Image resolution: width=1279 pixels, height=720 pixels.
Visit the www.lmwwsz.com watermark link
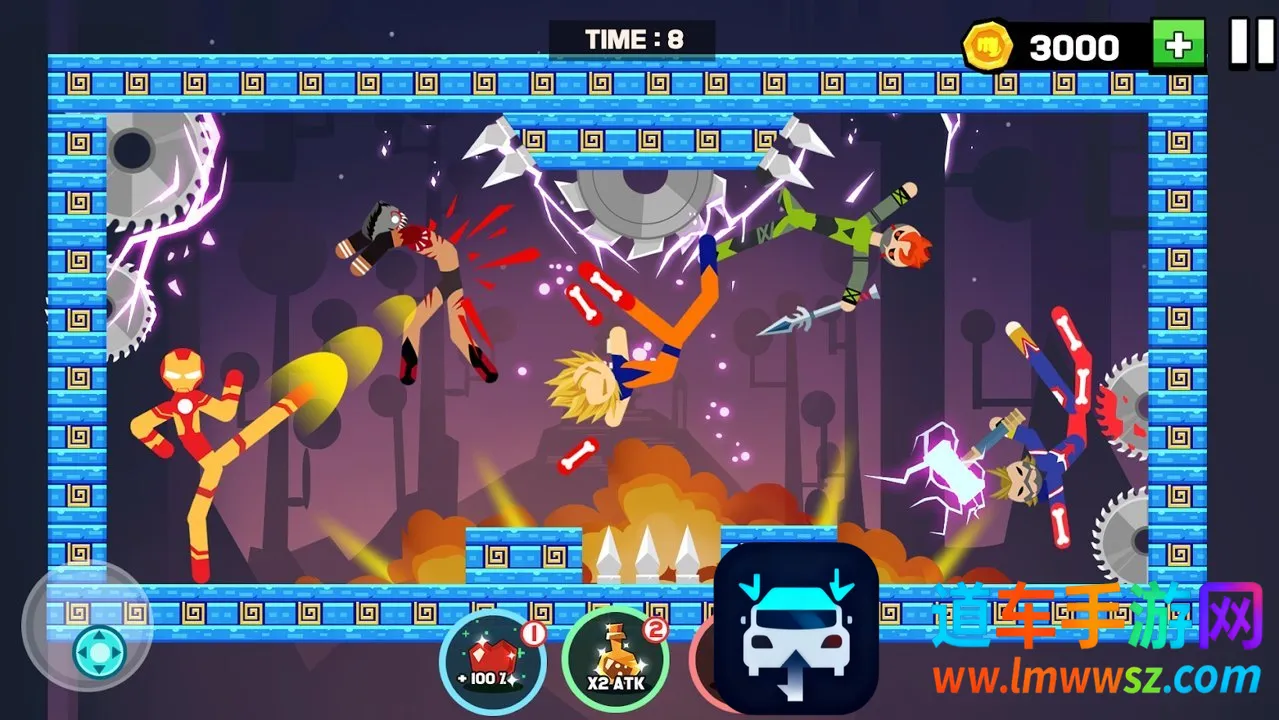(x=1096, y=679)
